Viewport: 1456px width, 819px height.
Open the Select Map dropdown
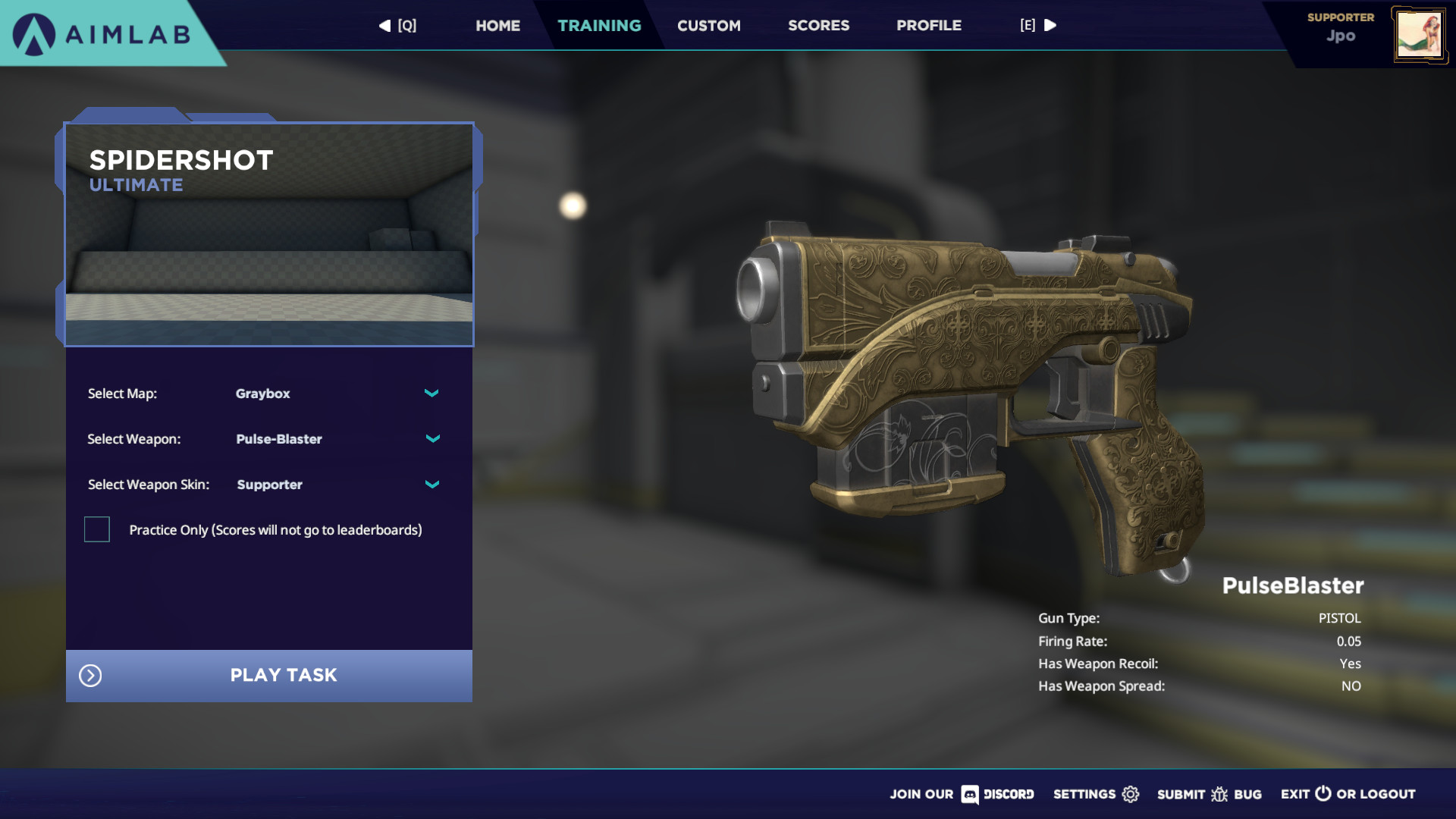[431, 393]
